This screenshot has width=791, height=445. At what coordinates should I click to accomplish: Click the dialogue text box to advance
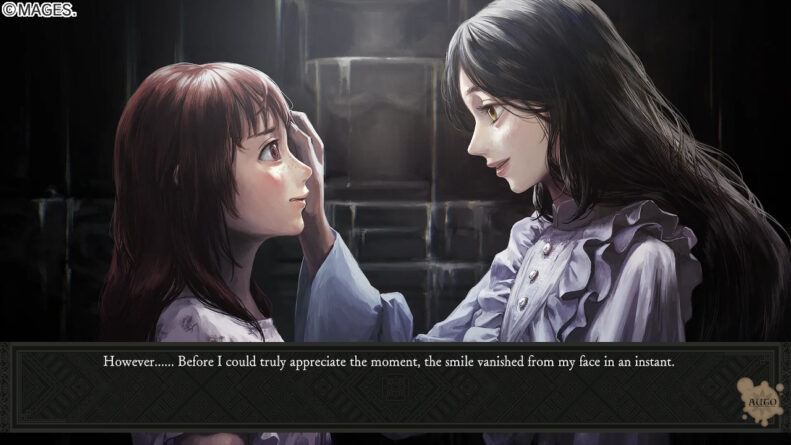click(388, 385)
